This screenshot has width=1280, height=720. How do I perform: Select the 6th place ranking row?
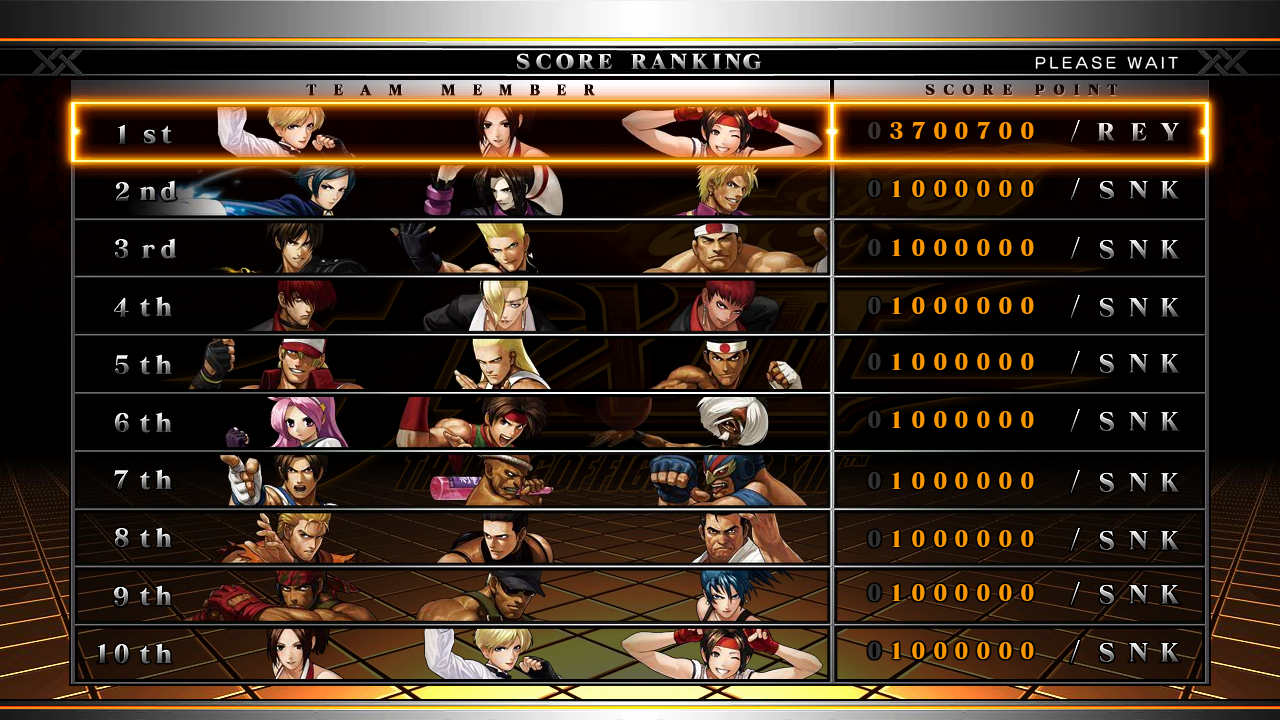pyautogui.click(x=640, y=421)
